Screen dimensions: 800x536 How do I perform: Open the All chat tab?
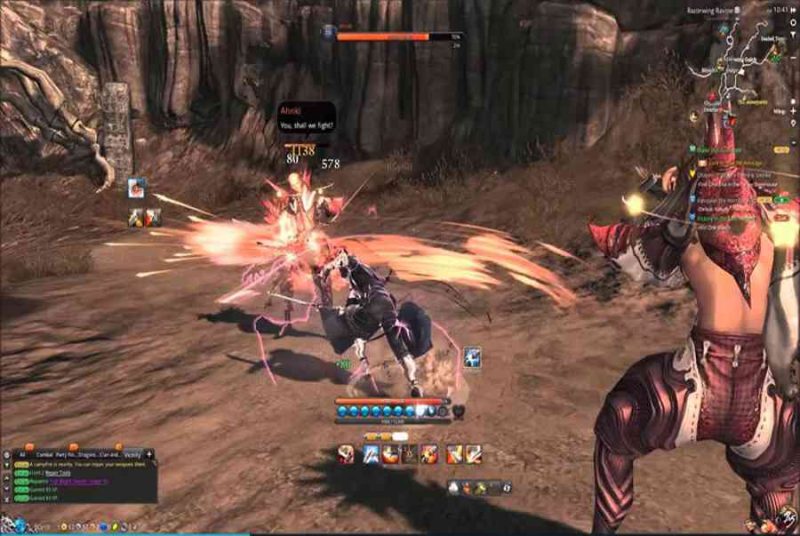[21, 453]
